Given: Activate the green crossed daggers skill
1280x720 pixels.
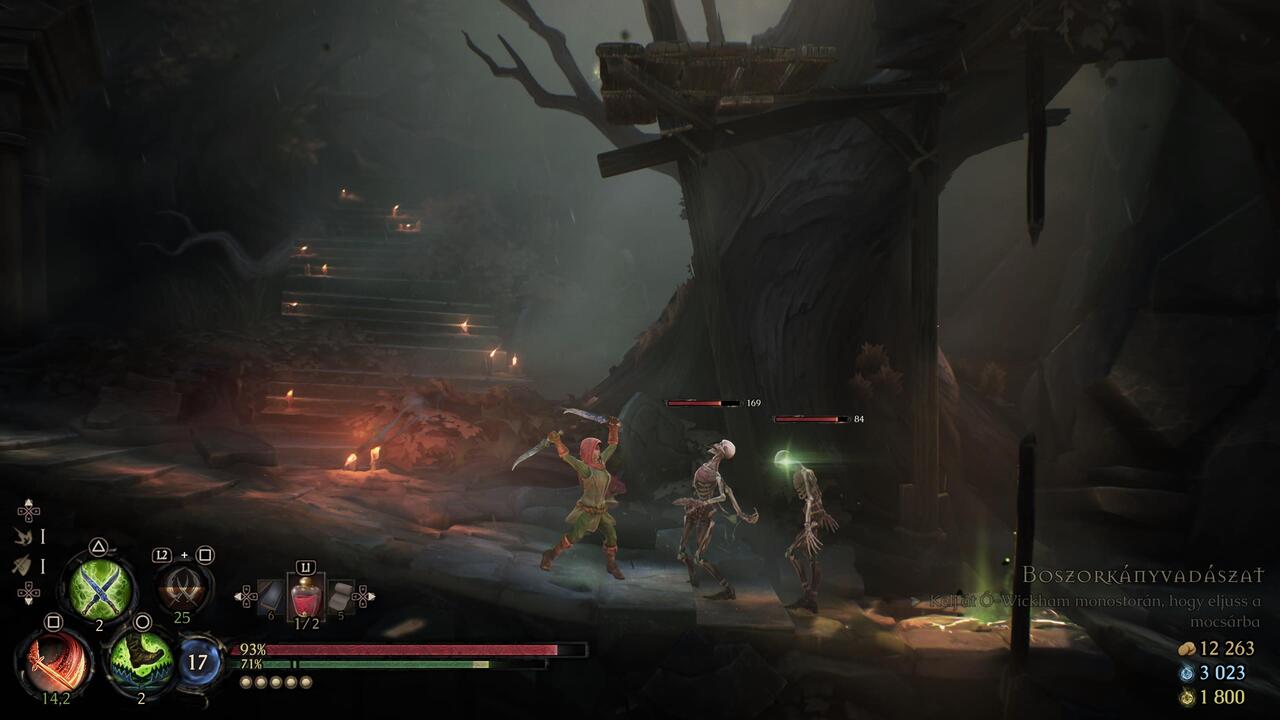Looking at the screenshot, I should [98, 588].
